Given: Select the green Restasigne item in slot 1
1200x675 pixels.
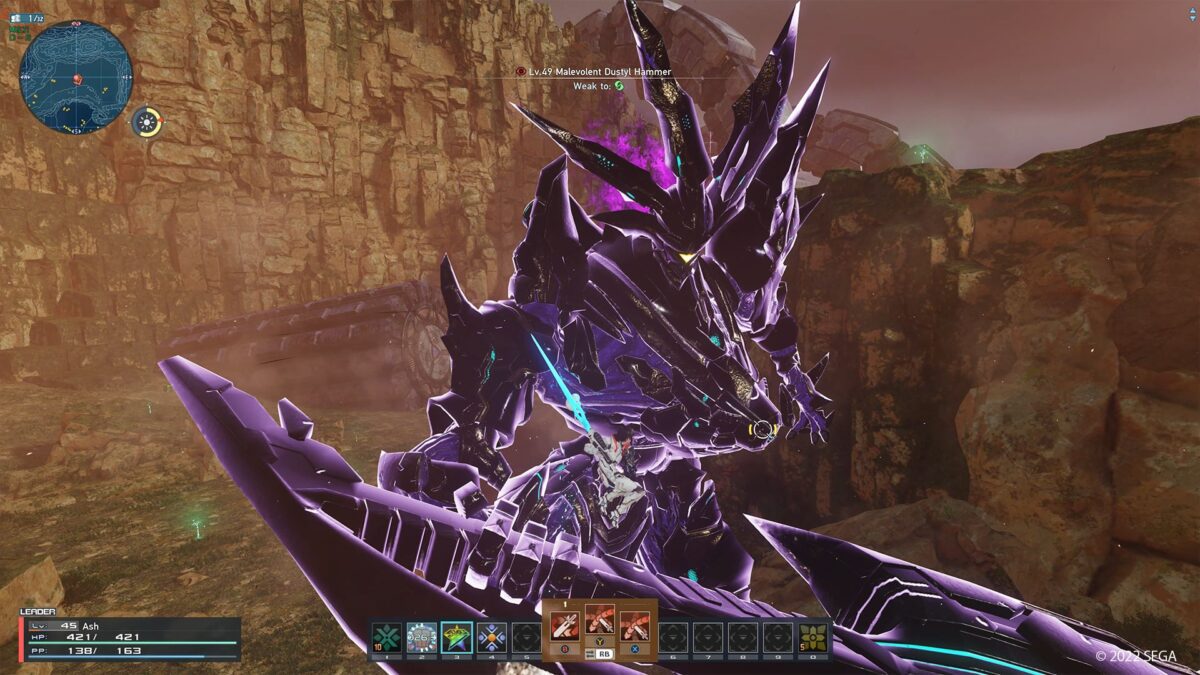Looking at the screenshot, I should [386, 636].
